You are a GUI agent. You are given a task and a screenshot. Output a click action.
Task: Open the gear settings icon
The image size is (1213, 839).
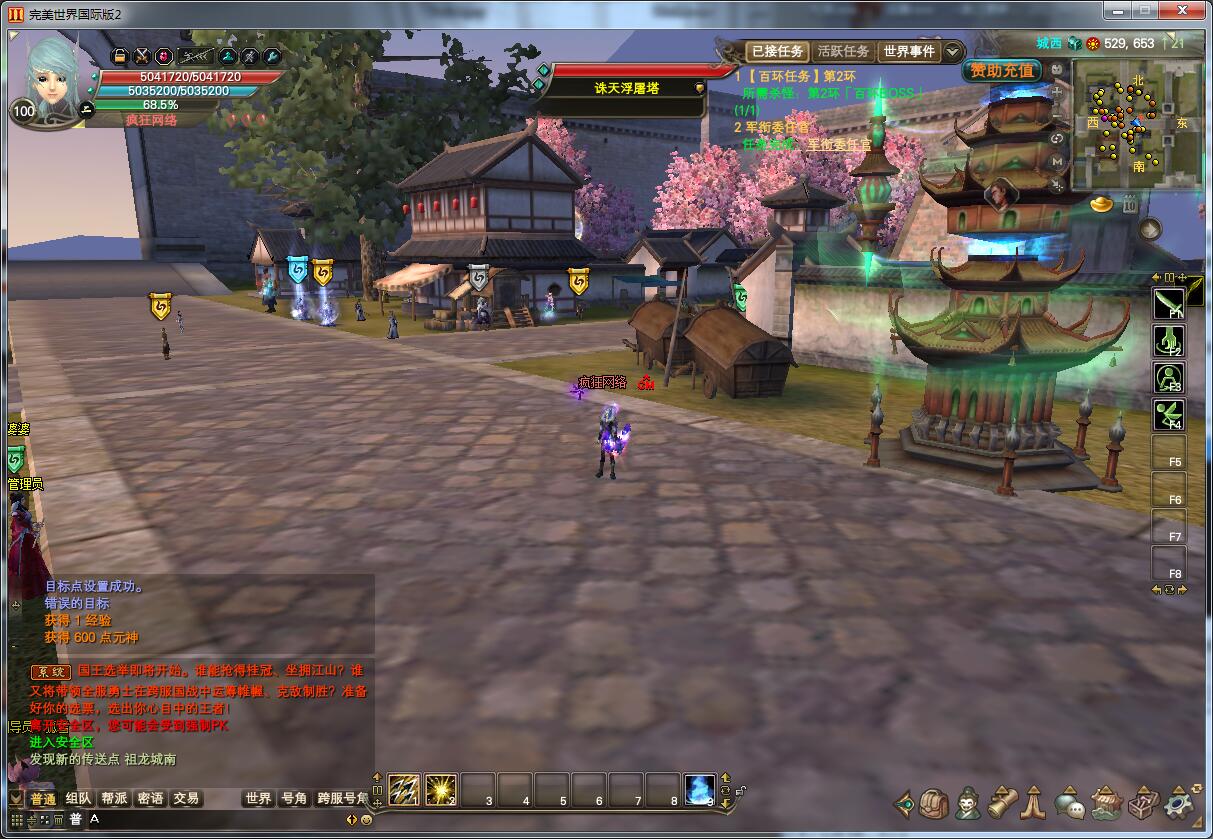pos(1181,803)
